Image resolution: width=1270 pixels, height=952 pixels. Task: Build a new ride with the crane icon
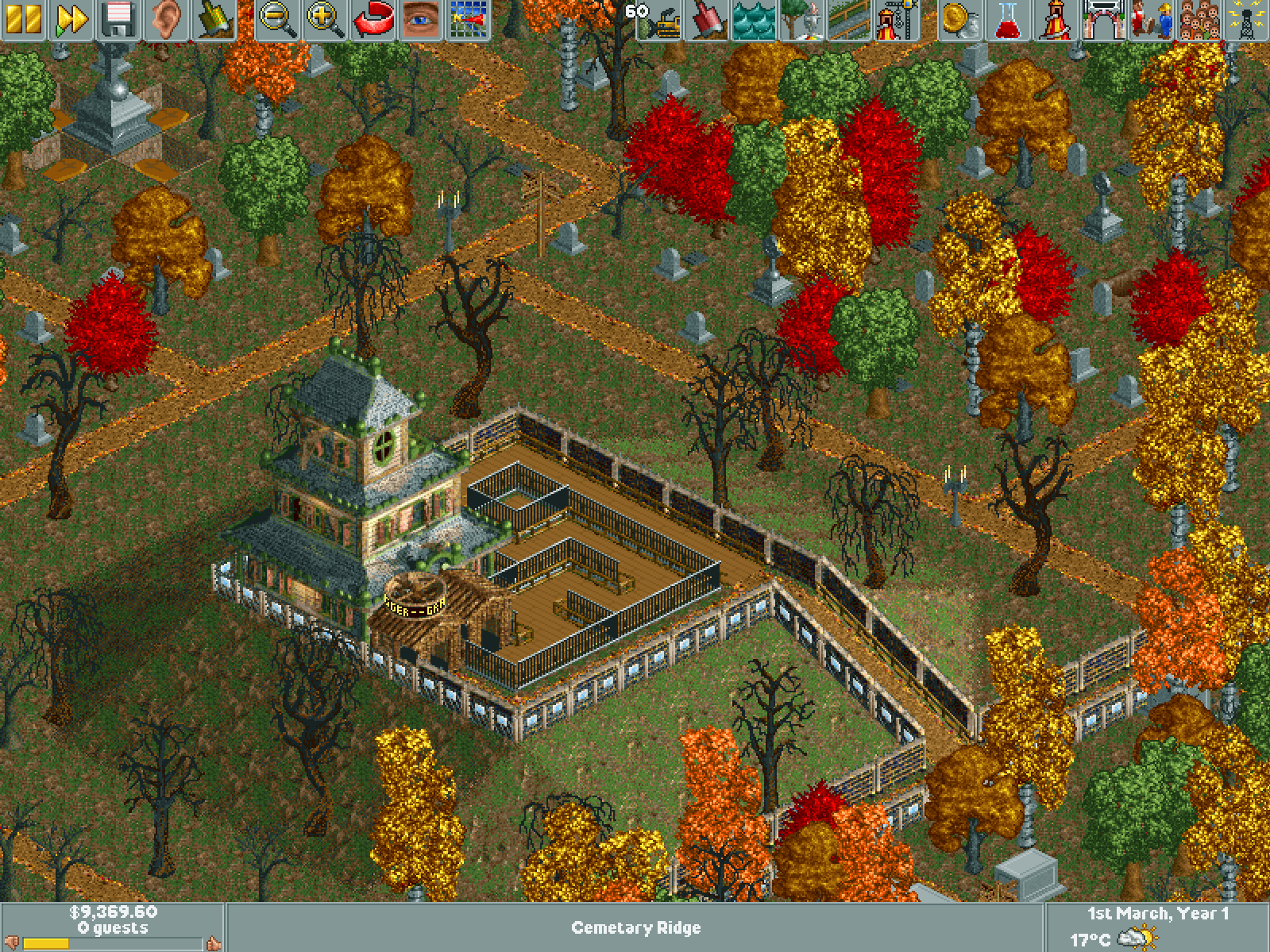coord(895,20)
